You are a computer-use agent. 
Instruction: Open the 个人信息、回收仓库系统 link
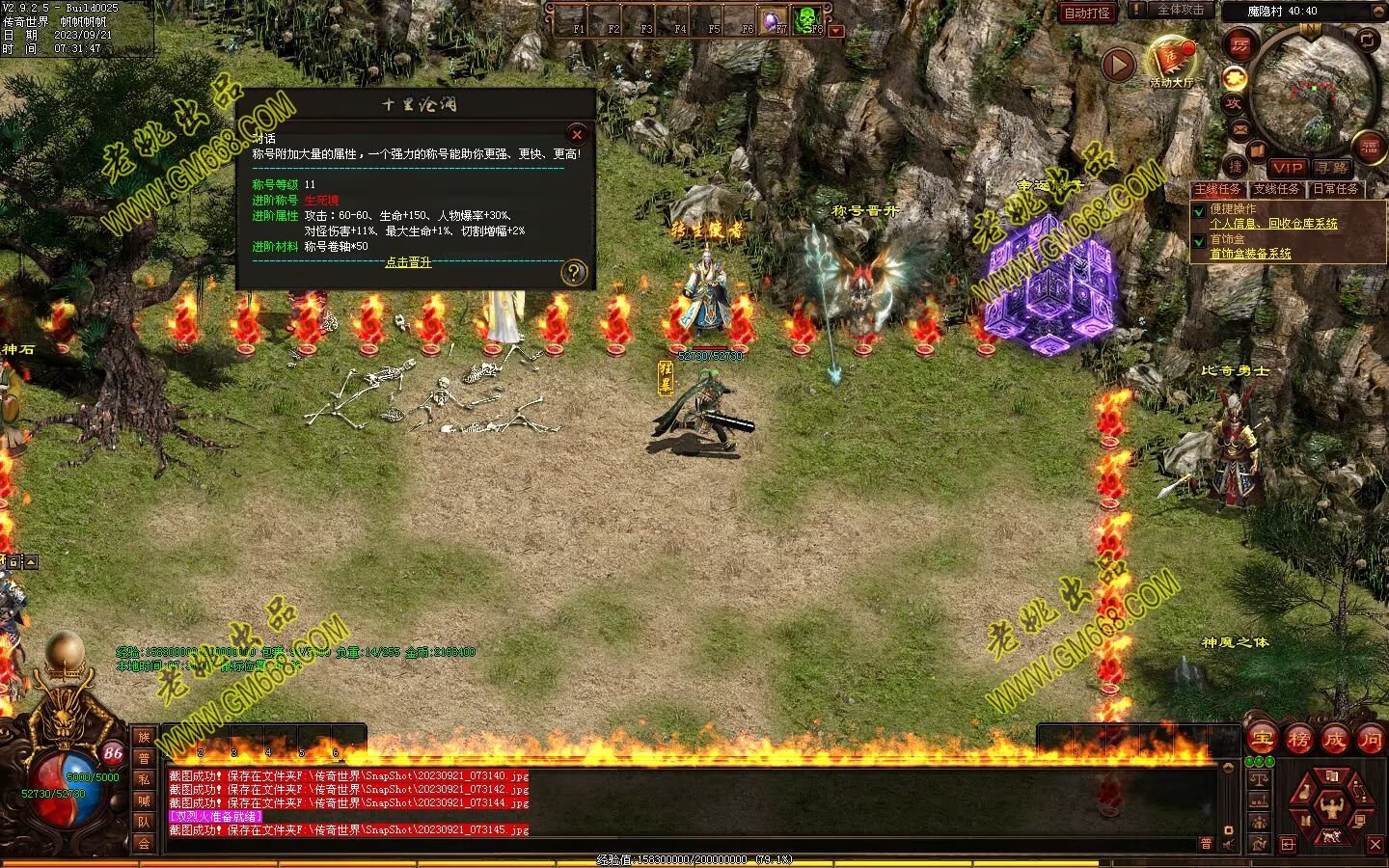[x=1273, y=224]
